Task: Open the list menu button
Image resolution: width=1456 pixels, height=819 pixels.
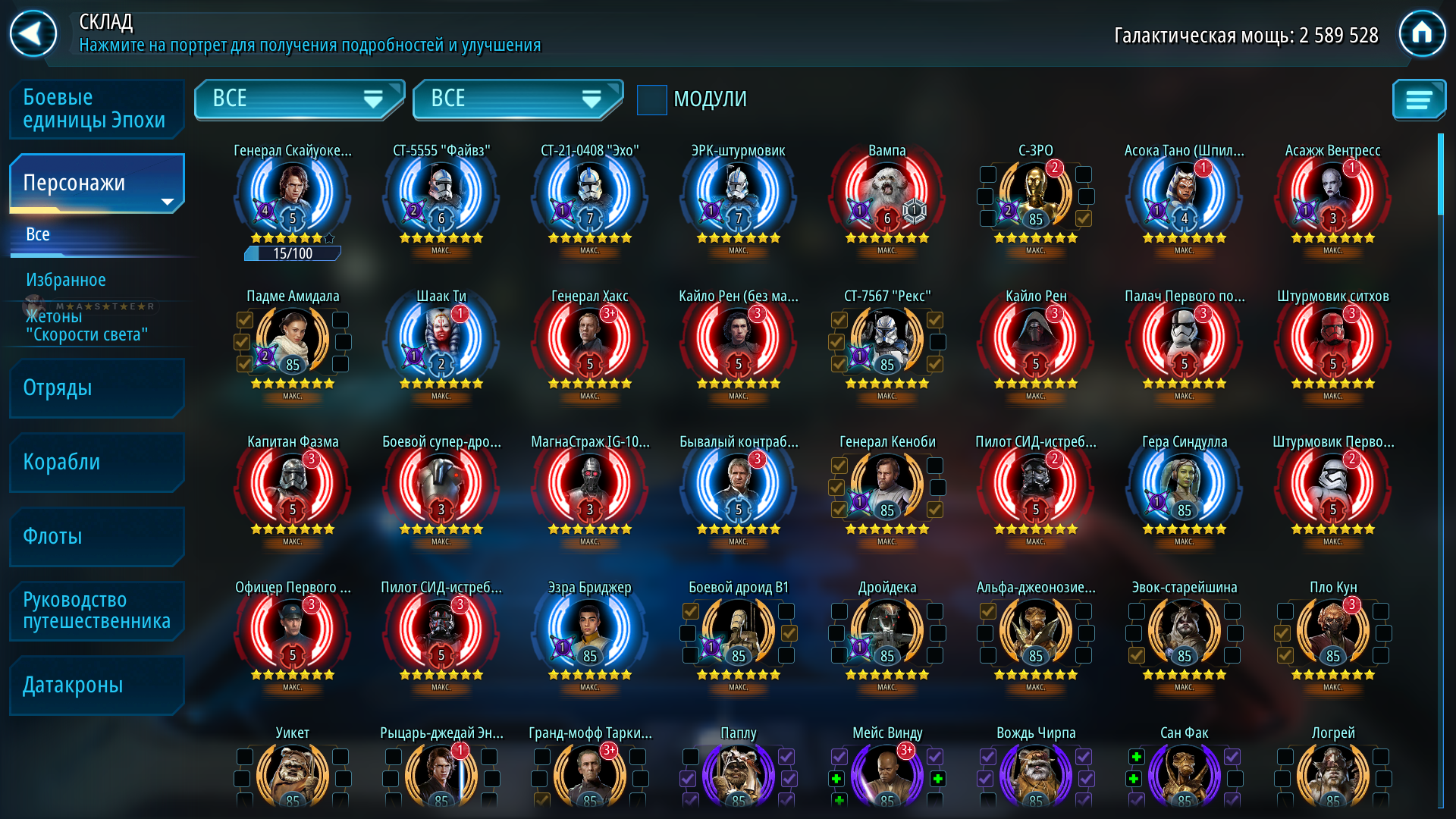Action: tap(1418, 99)
